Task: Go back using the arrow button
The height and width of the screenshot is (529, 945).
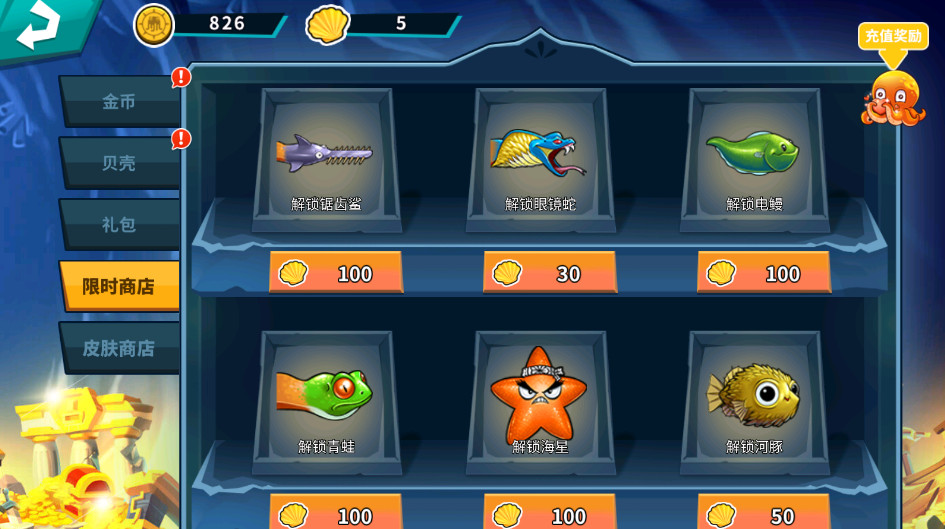Action: (x=38, y=26)
